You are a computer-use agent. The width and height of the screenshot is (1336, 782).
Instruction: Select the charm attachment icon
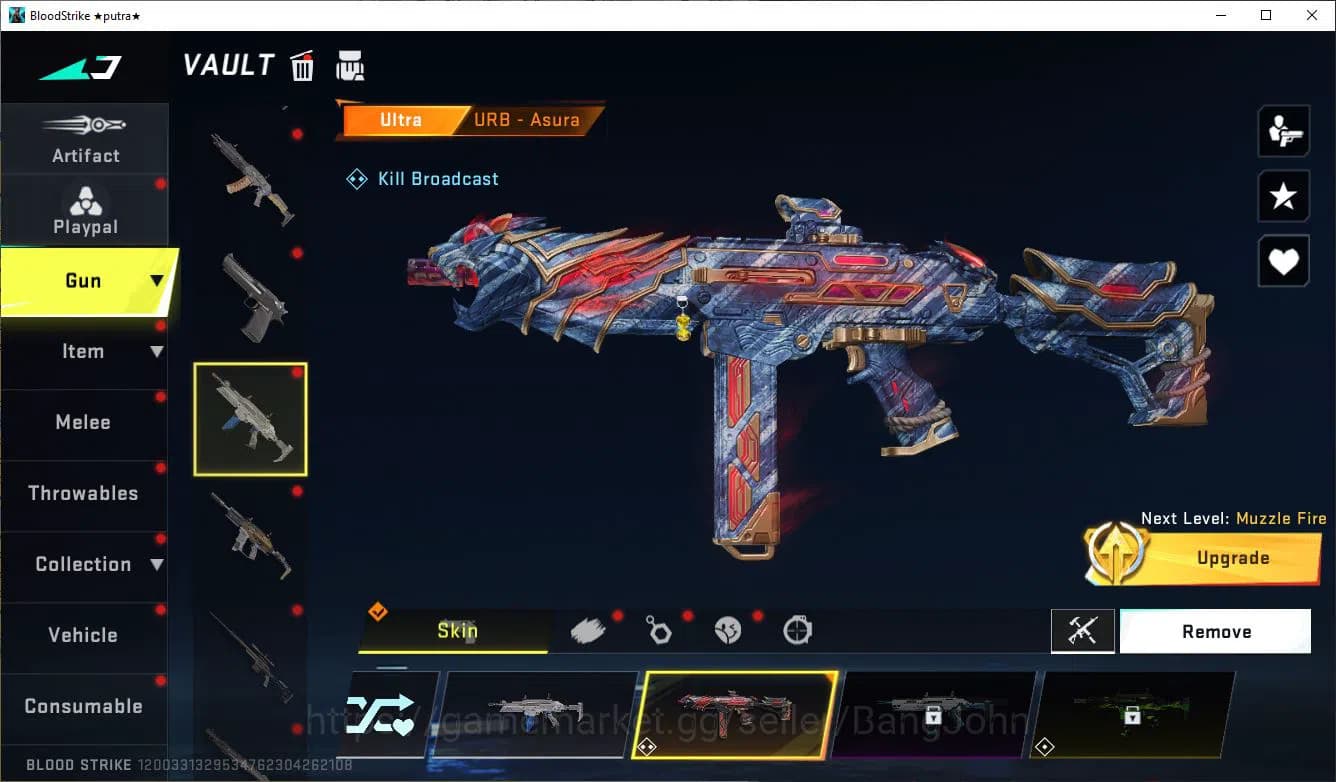click(x=660, y=630)
